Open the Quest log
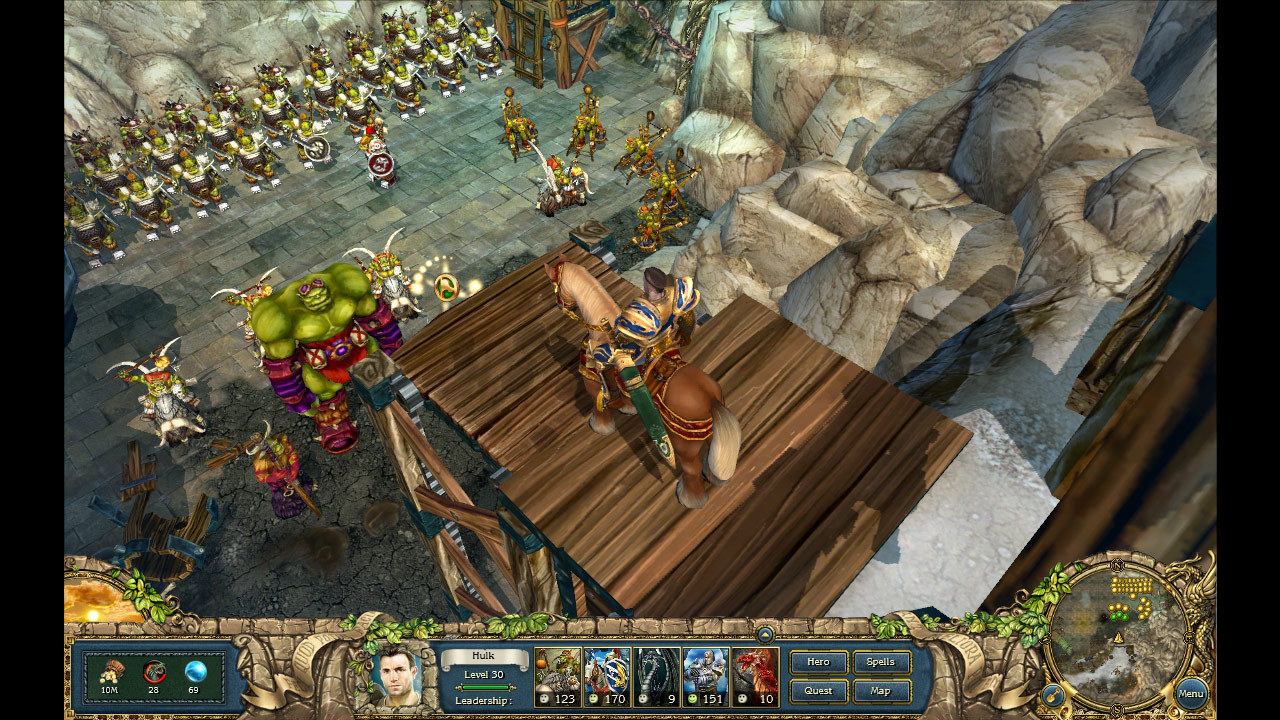This screenshot has height=720, width=1280. click(818, 690)
